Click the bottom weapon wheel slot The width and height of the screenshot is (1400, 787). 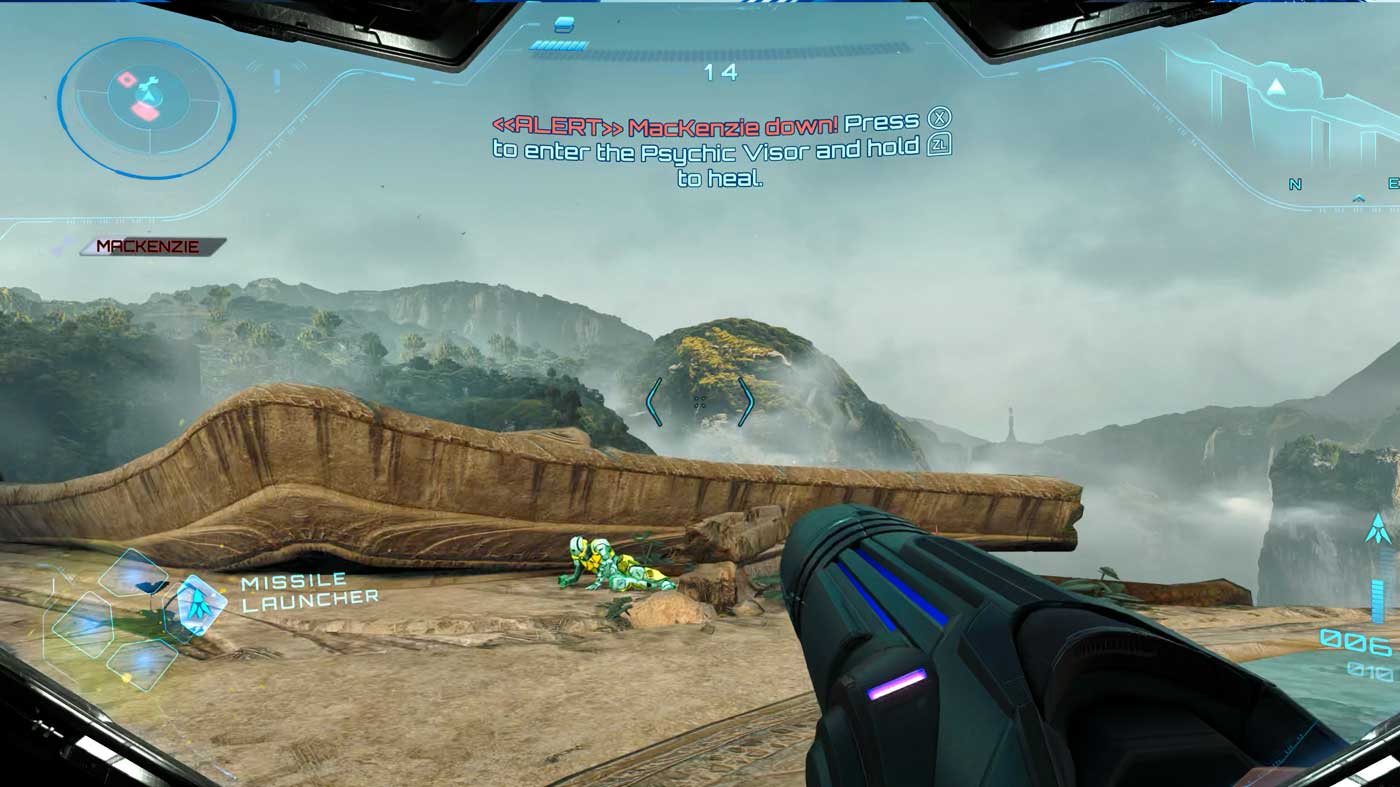pos(144,665)
